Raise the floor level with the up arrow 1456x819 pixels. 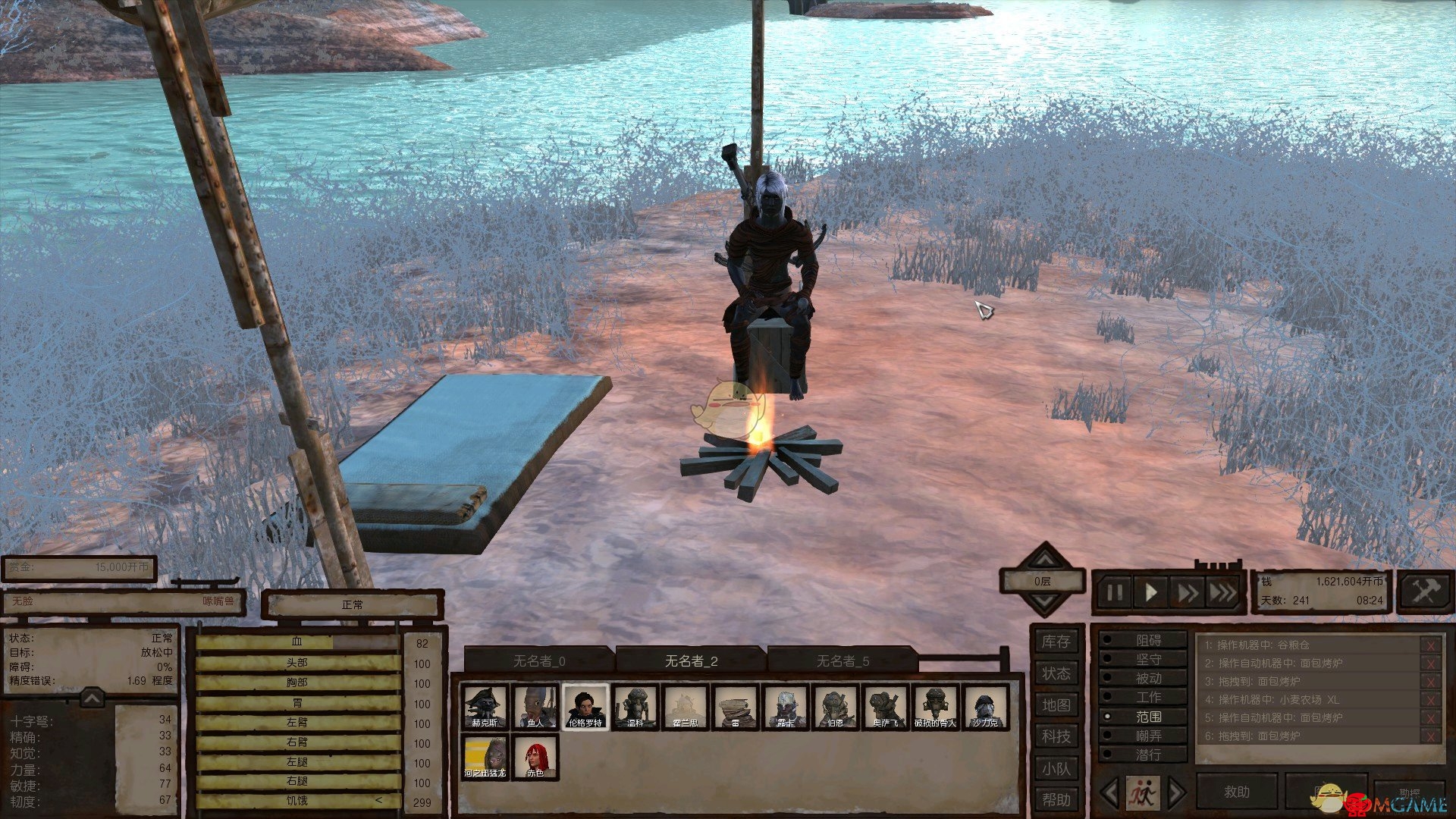(1045, 558)
